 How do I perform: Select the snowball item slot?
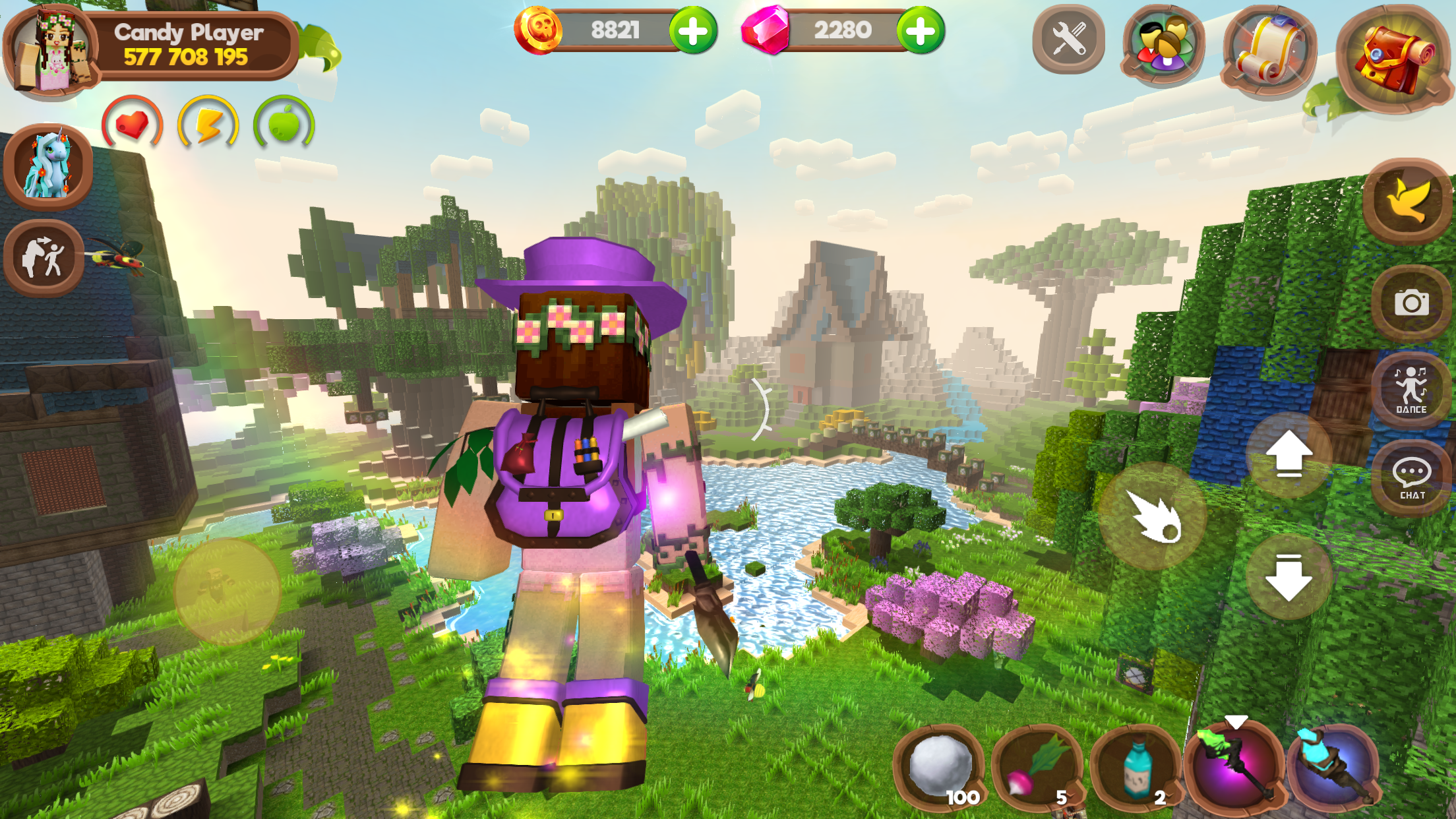point(940,765)
